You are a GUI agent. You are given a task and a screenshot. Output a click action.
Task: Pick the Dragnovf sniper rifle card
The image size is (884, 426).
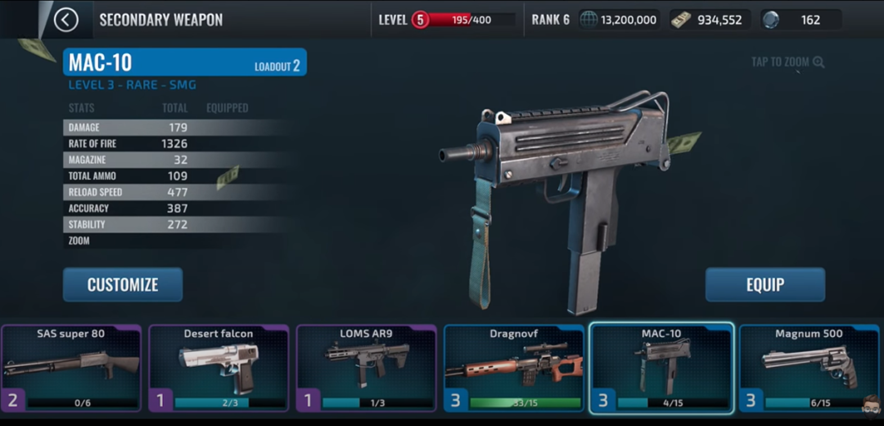click(514, 367)
